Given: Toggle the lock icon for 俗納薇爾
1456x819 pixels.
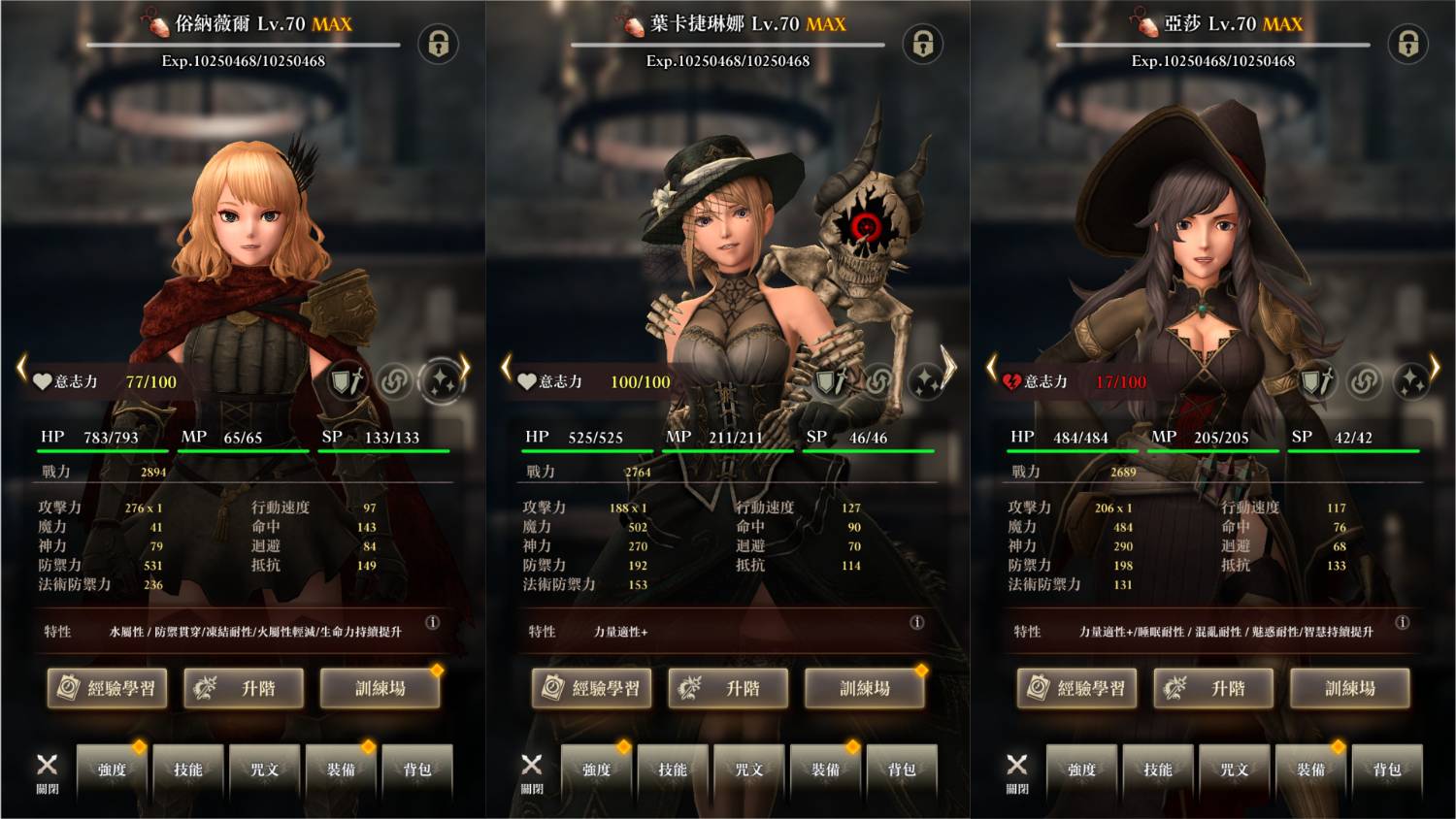Looking at the screenshot, I should [438, 44].
